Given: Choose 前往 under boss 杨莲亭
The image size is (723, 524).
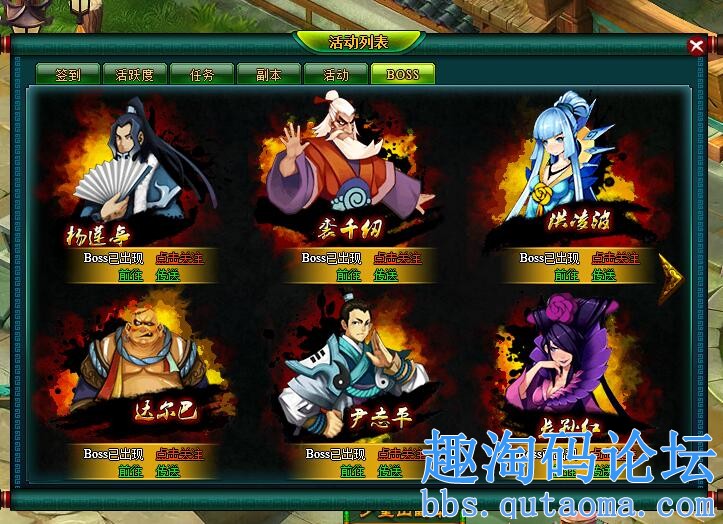Looking at the screenshot, I should click(x=130, y=275).
